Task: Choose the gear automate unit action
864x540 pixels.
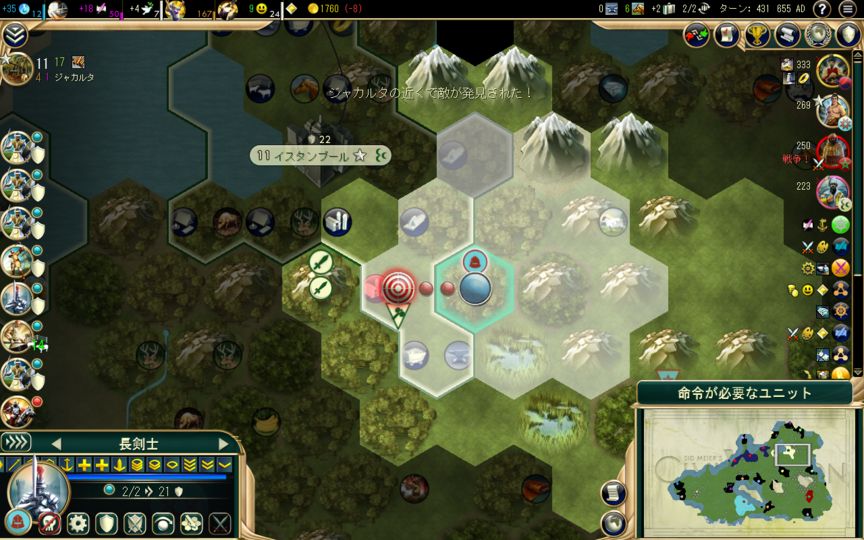Action: click(77, 523)
